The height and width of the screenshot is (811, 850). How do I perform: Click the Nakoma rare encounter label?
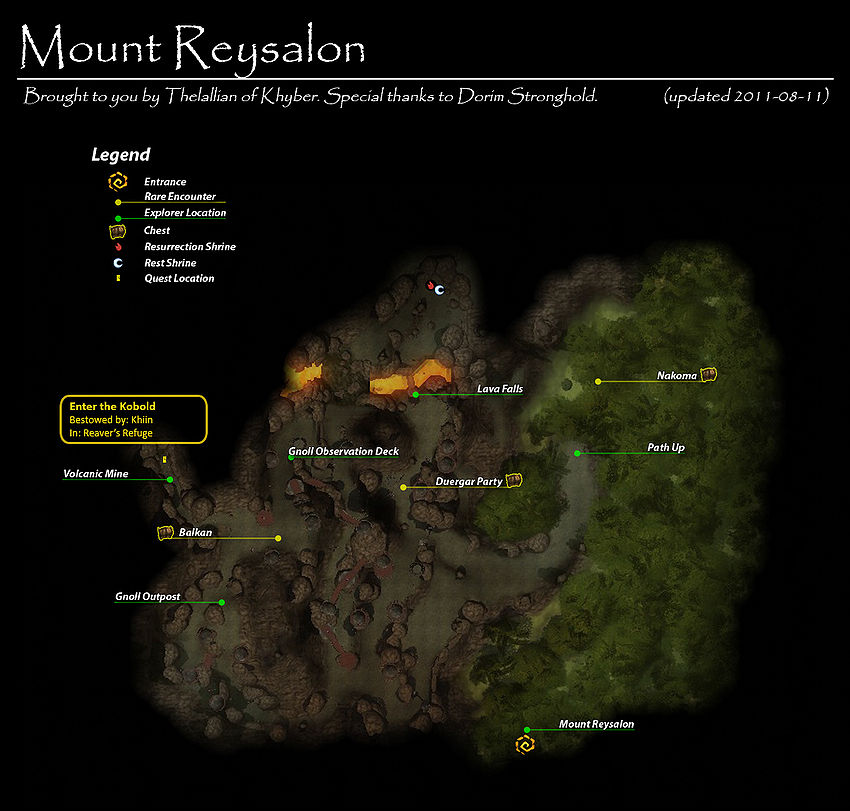pos(676,376)
